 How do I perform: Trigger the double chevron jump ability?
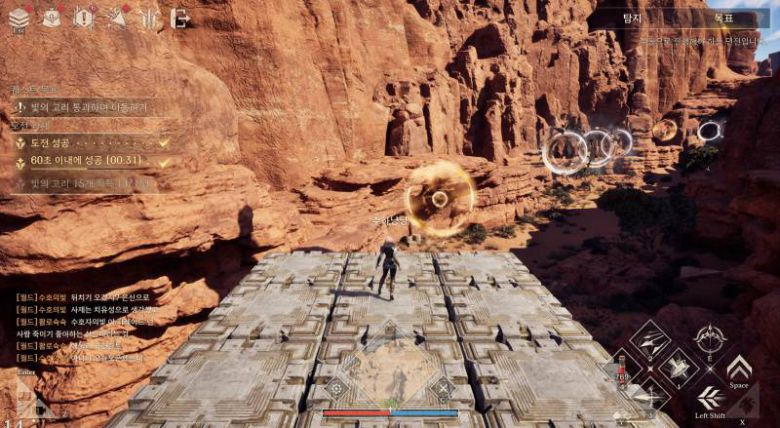click(x=739, y=367)
